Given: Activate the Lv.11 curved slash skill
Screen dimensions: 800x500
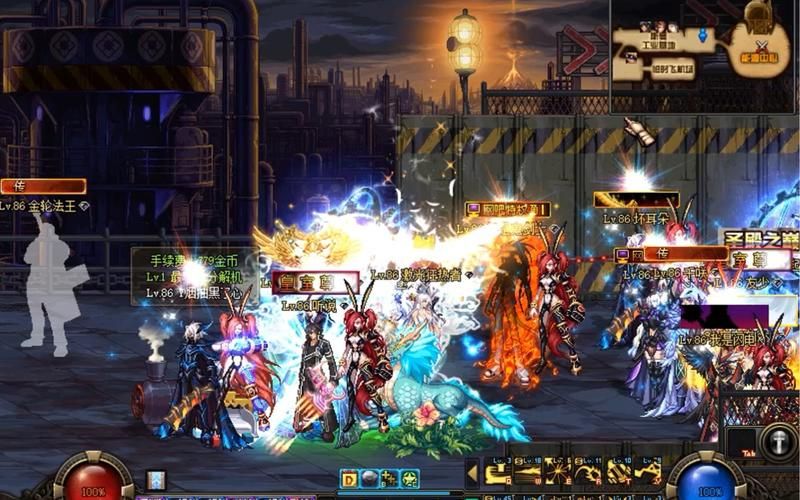Looking at the screenshot, I should (x=589, y=471).
